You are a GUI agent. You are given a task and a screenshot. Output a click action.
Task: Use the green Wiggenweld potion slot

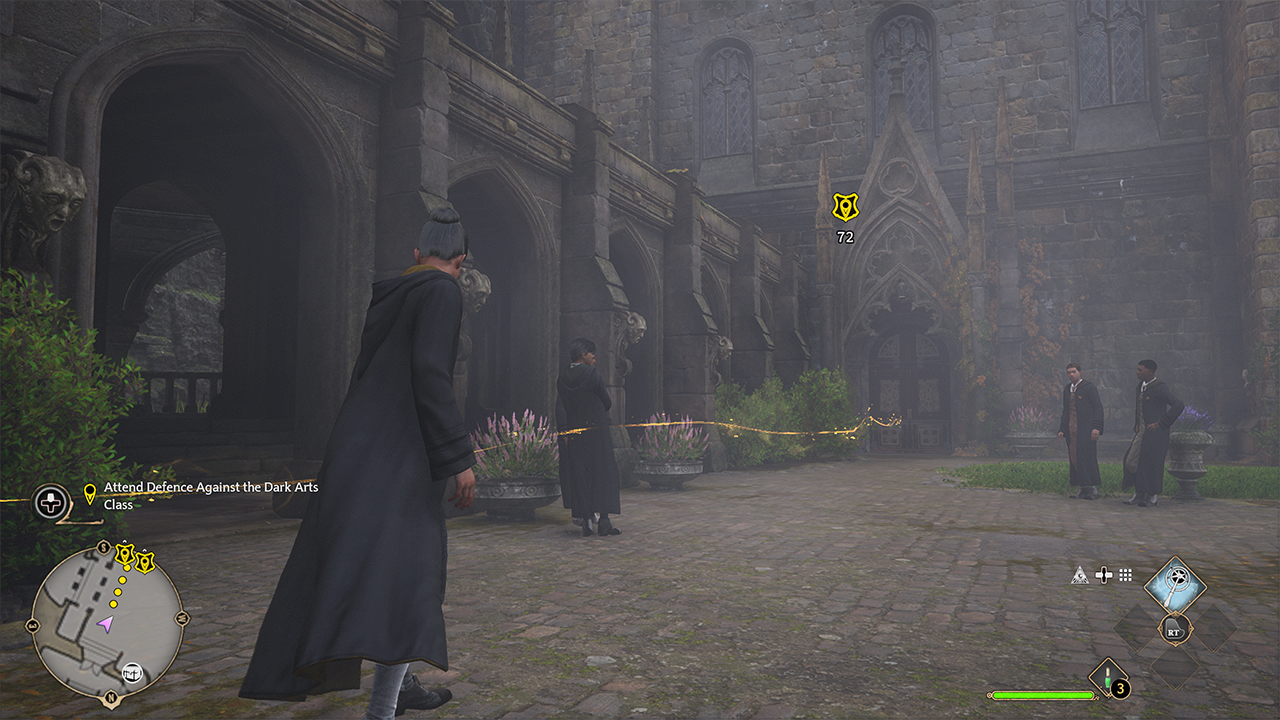pyautogui.click(x=1109, y=679)
